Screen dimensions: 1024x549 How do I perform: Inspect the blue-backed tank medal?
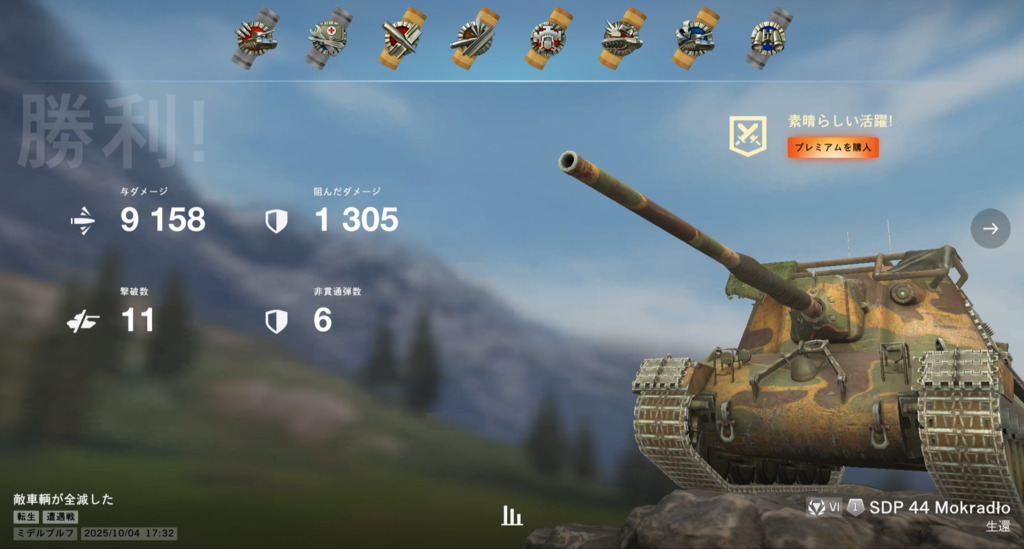pyautogui.click(x=695, y=39)
